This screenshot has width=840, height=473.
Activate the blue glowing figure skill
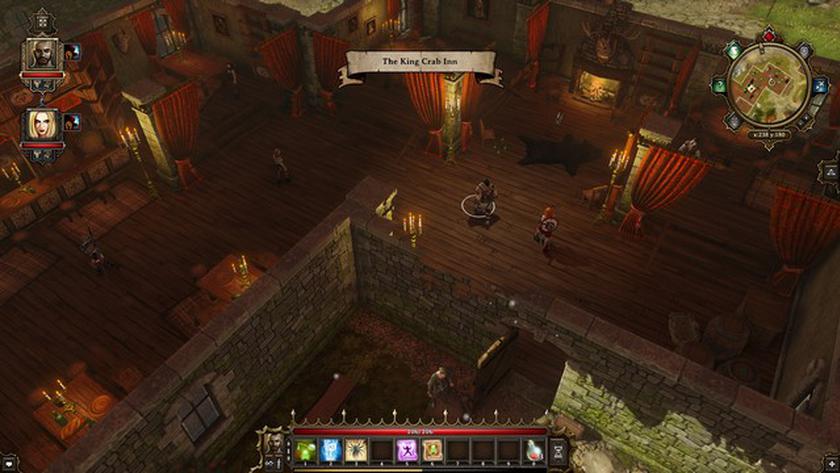pos(331,451)
